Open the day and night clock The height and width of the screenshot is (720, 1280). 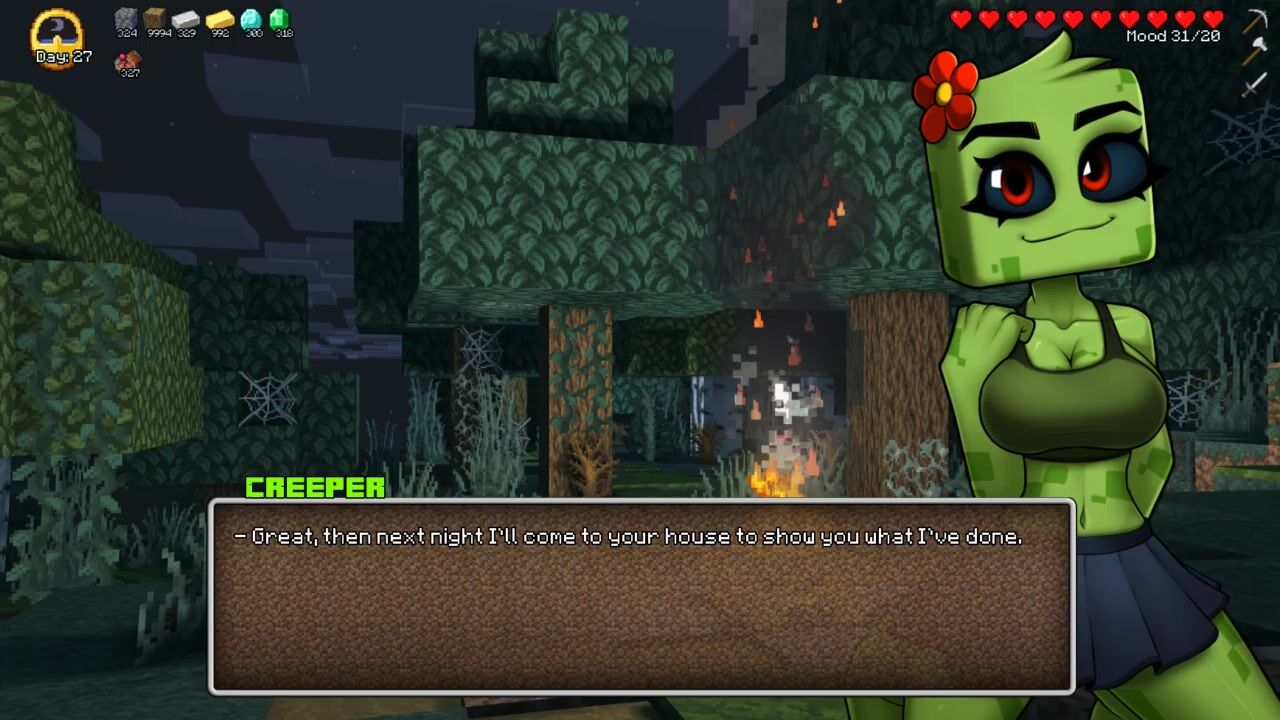pos(58,35)
